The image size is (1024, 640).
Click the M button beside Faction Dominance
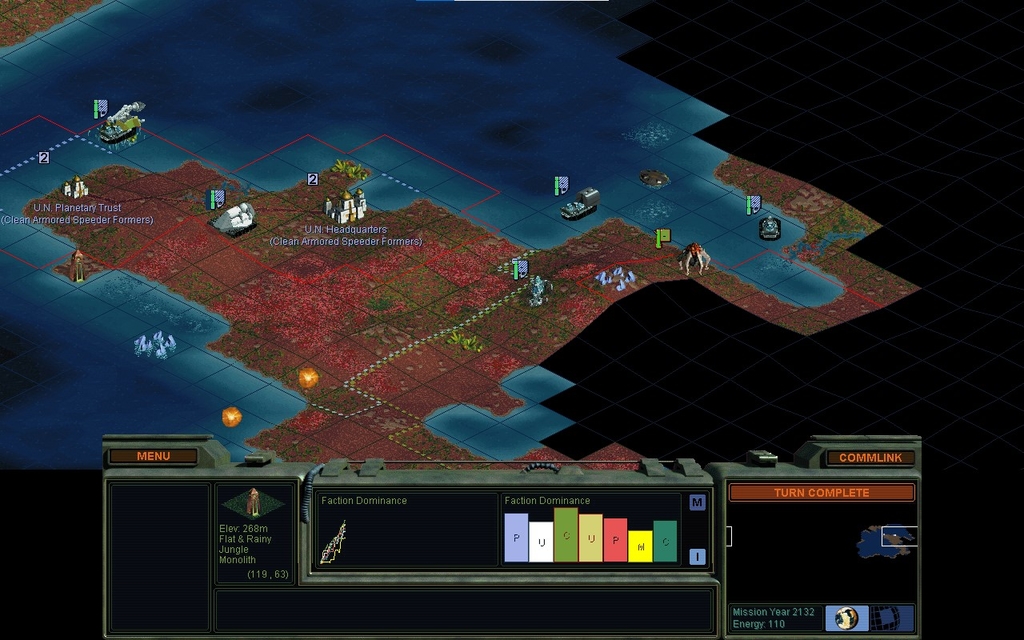pos(697,502)
